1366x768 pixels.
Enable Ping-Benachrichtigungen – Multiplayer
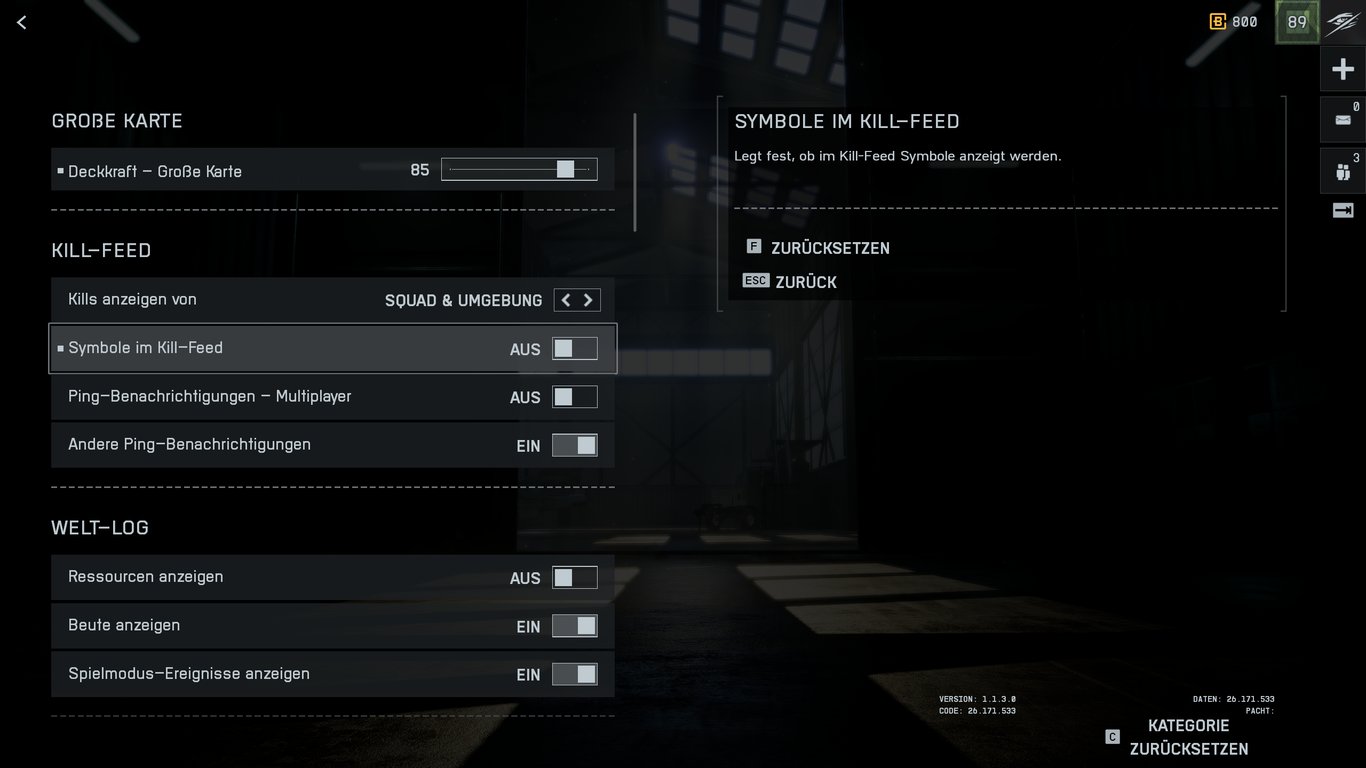[x=575, y=396]
